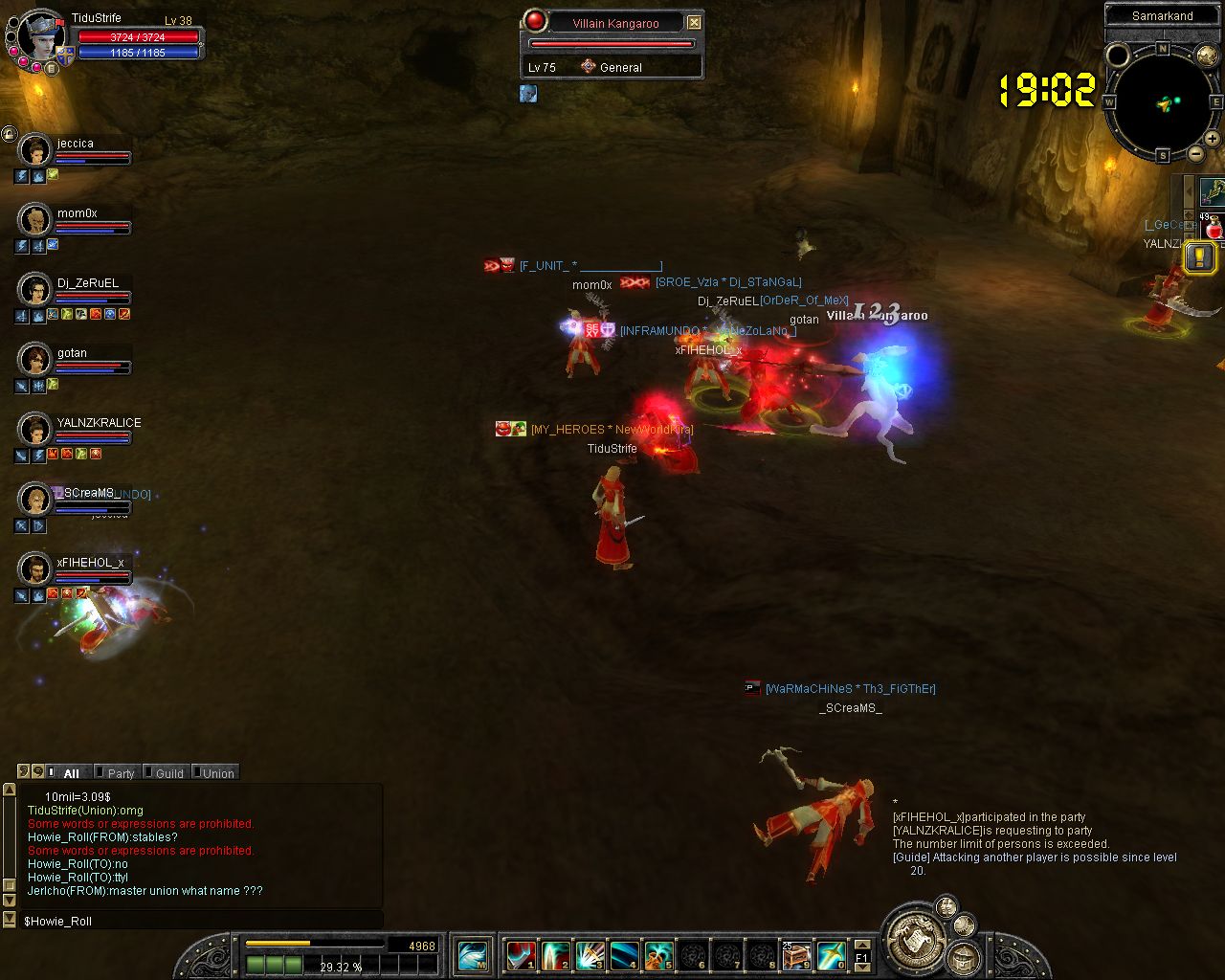Use the chest item in slot 9
The width and height of the screenshot is (1225, 980).
(796, 955)
